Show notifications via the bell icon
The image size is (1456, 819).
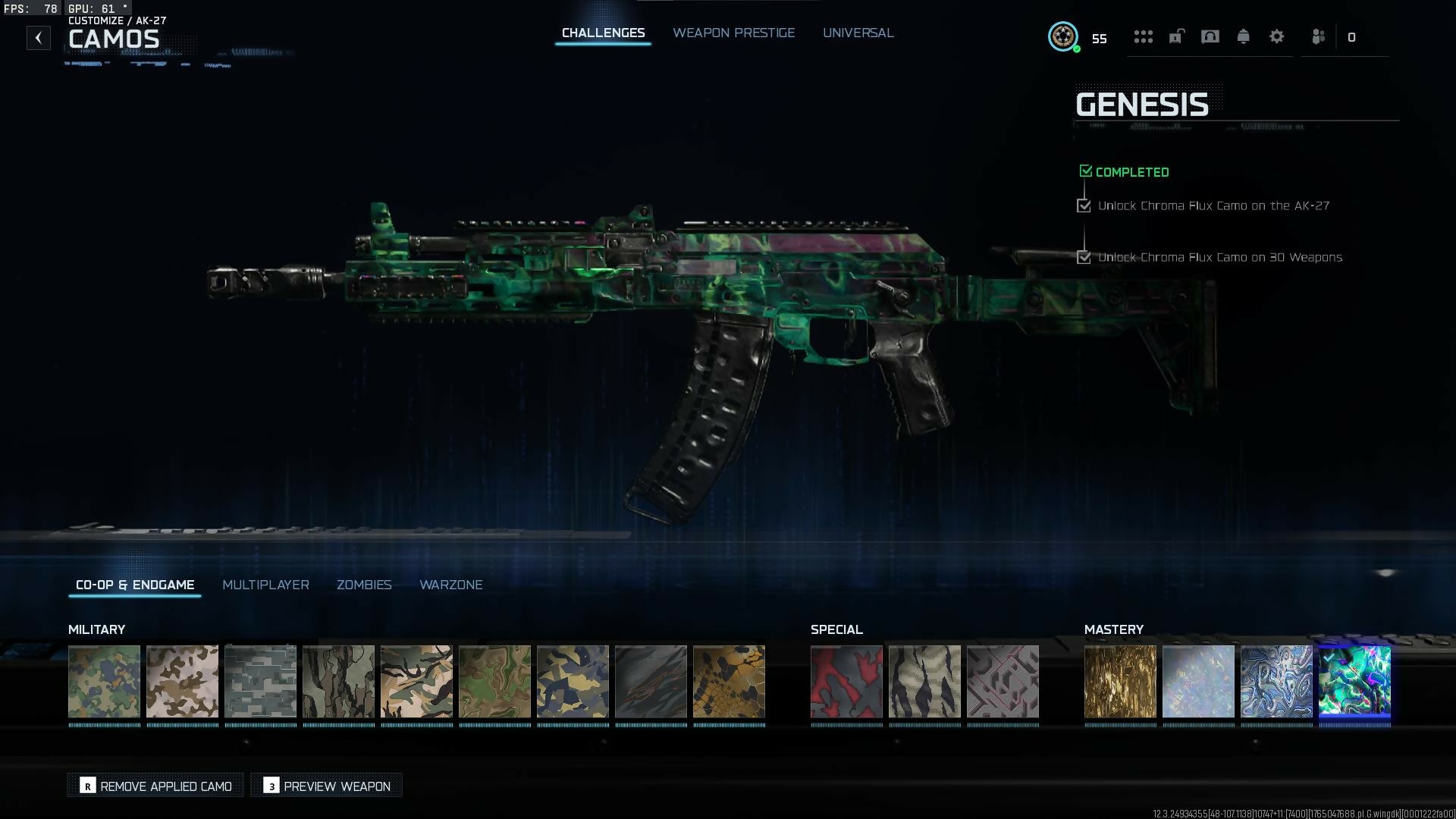point(1243,36)
